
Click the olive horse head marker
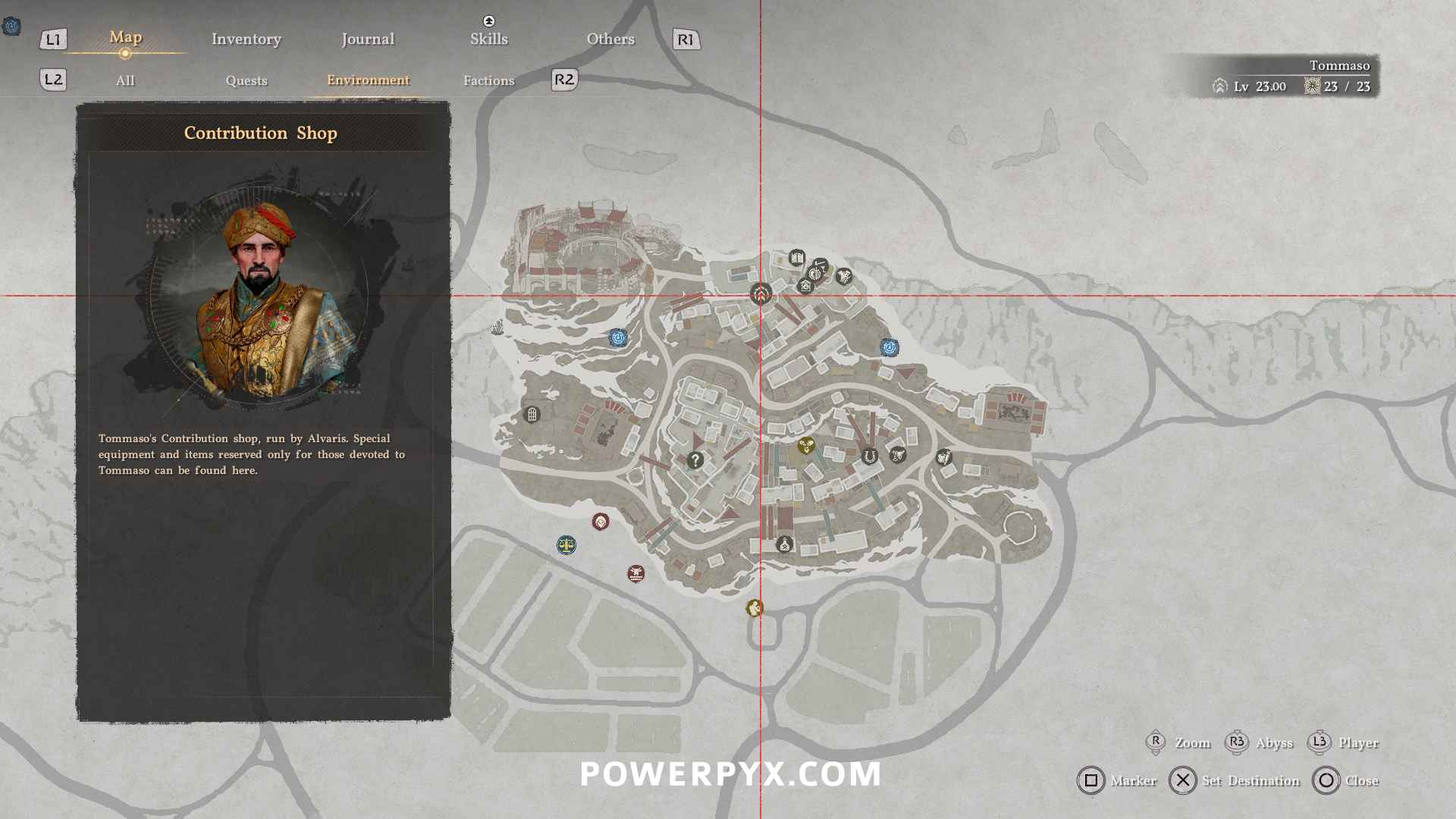(754, 608)
